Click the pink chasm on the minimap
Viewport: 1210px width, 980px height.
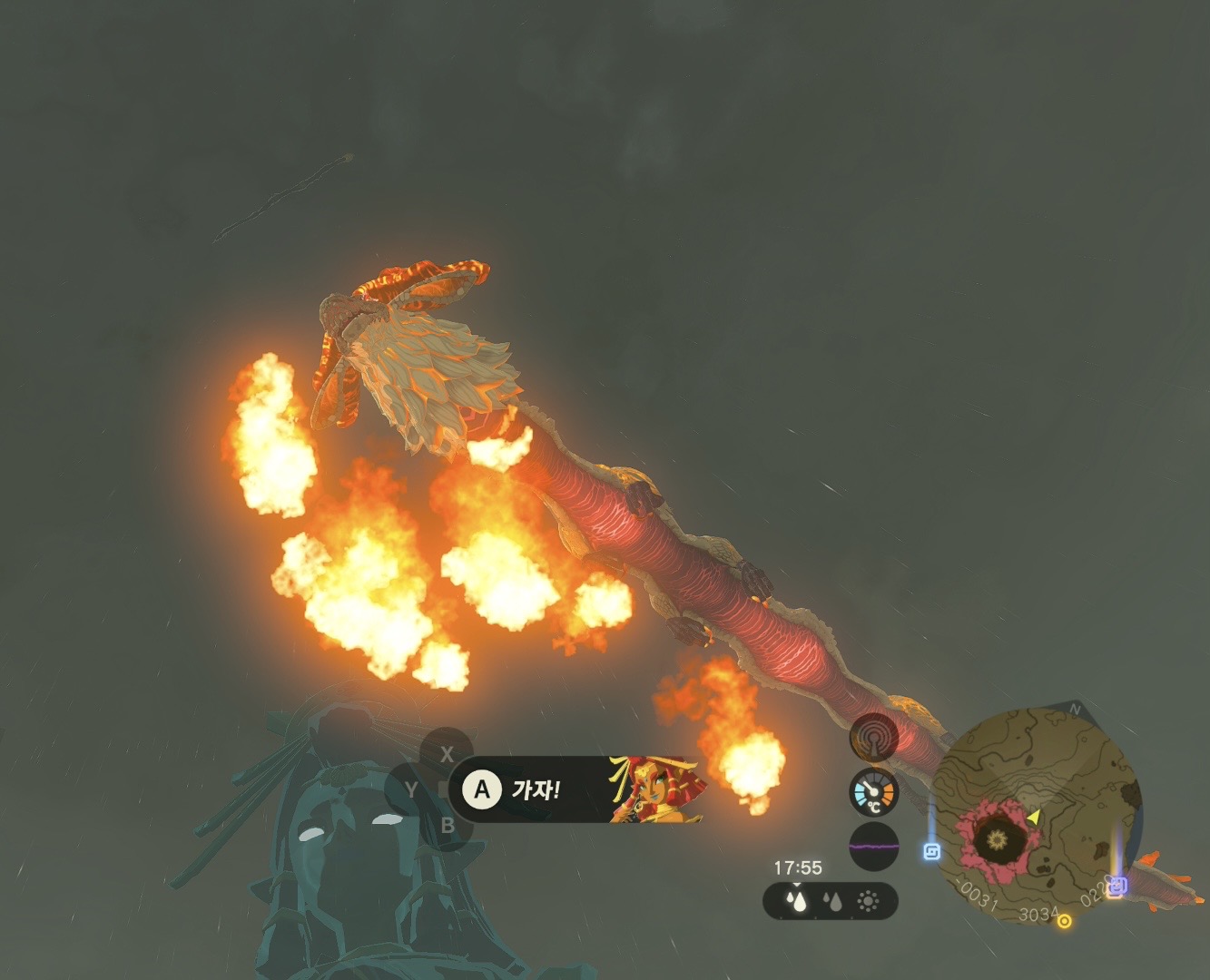point(996,838)
